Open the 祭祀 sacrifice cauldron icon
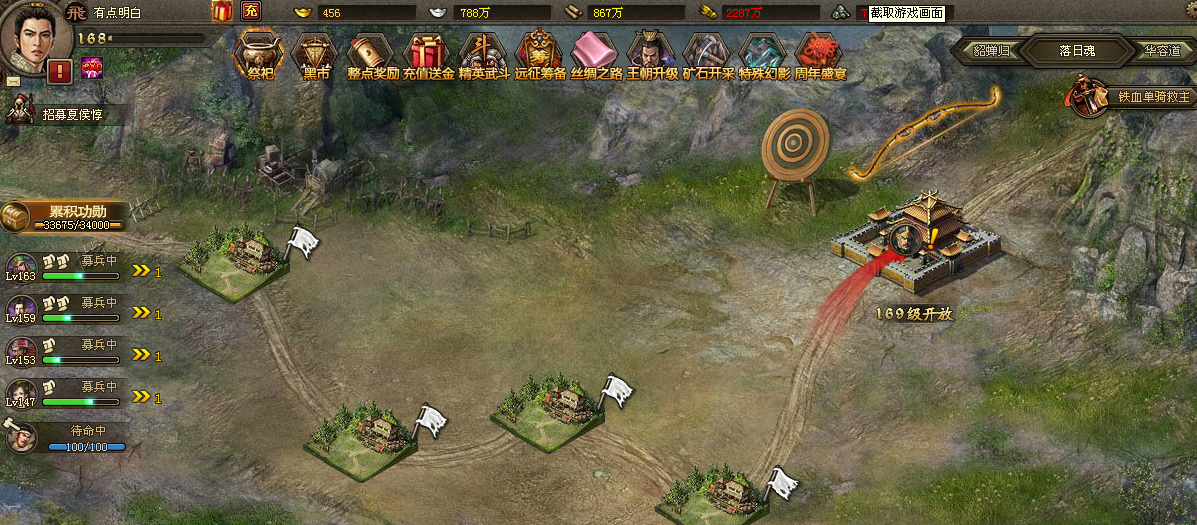Viewport: 1197px width, 525px height. (x=259, y=55)
